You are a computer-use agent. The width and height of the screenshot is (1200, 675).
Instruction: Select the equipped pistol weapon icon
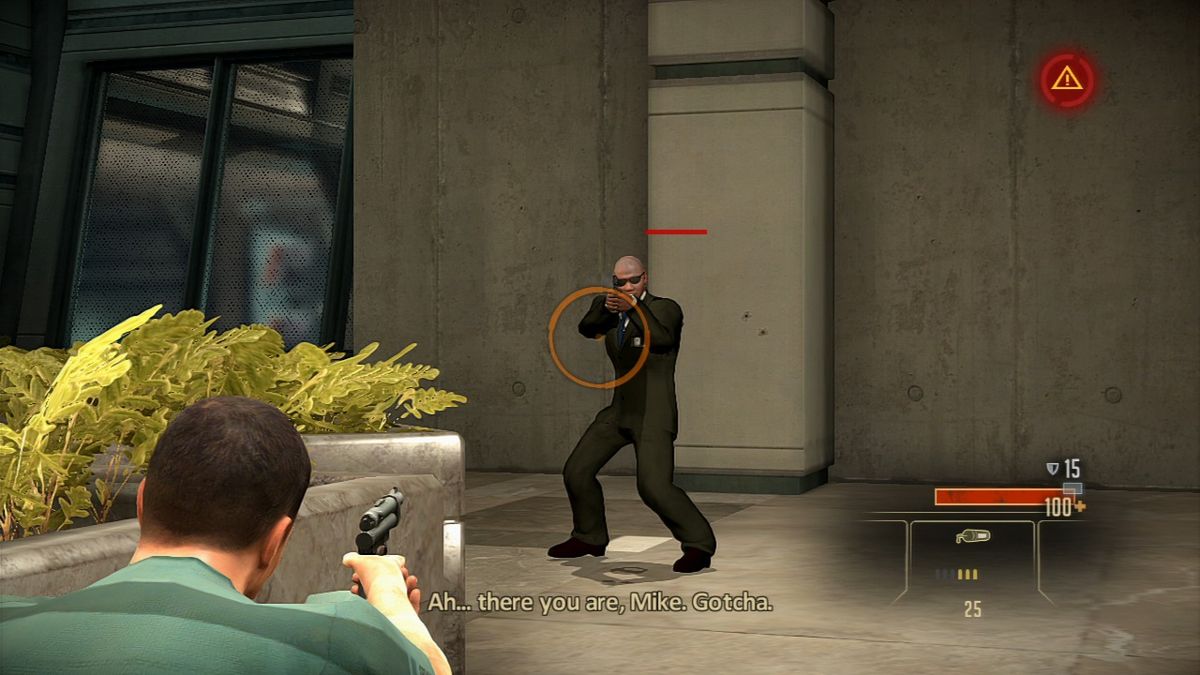click(x=971, y=537)
